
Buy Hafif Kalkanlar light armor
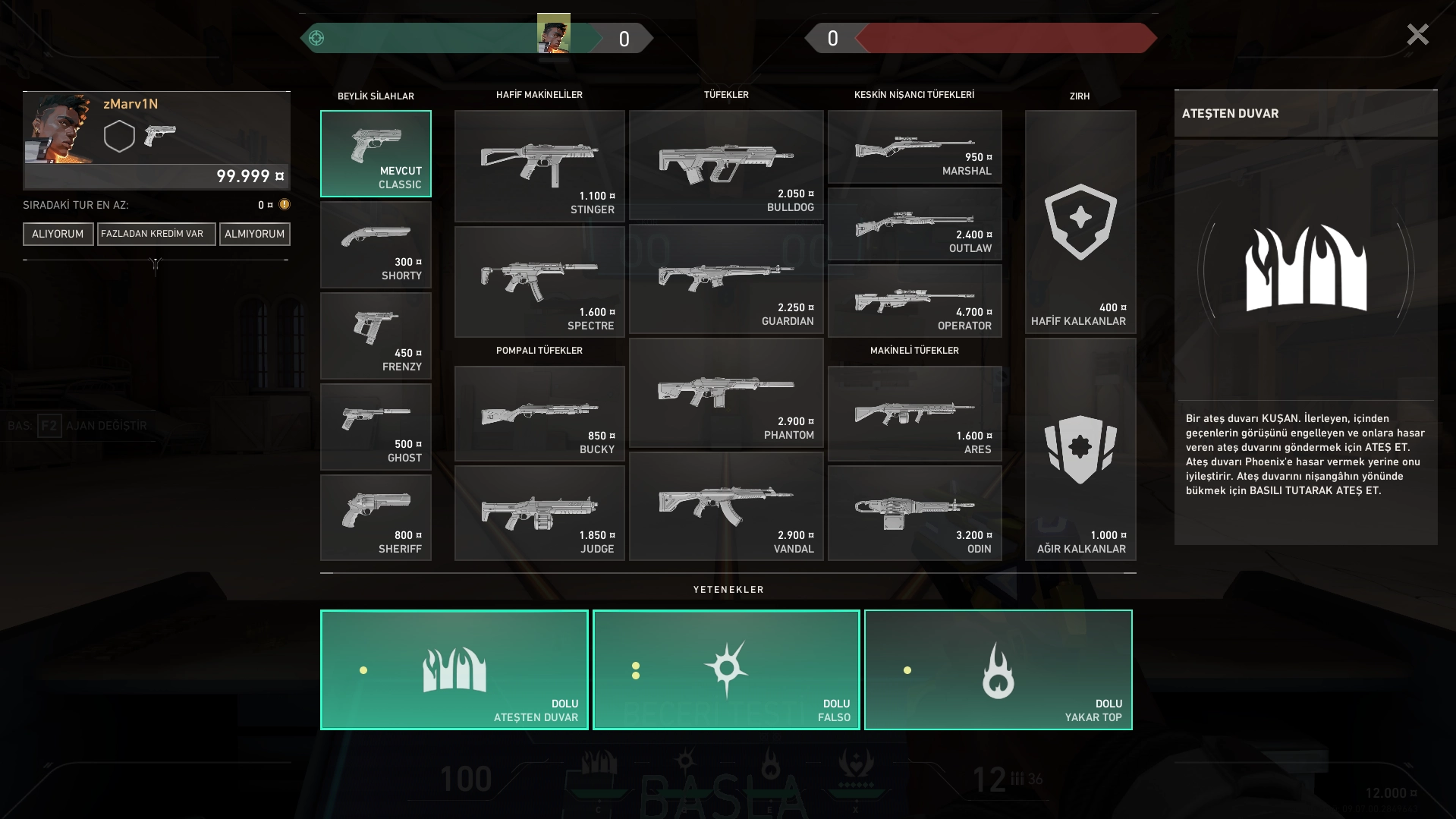(x=1080, y=222)
